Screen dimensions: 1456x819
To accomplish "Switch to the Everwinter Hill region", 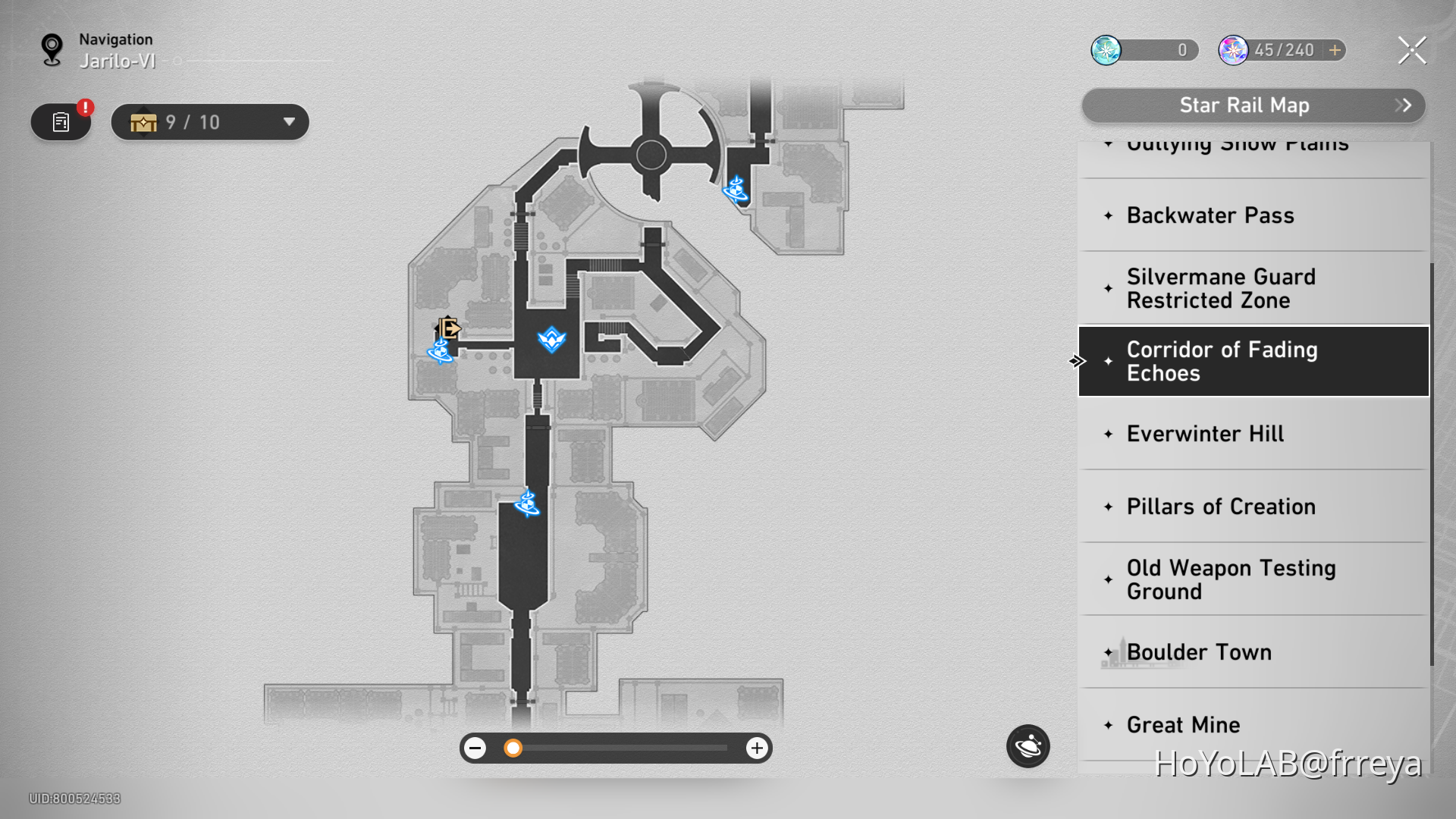I will 1206,433.
